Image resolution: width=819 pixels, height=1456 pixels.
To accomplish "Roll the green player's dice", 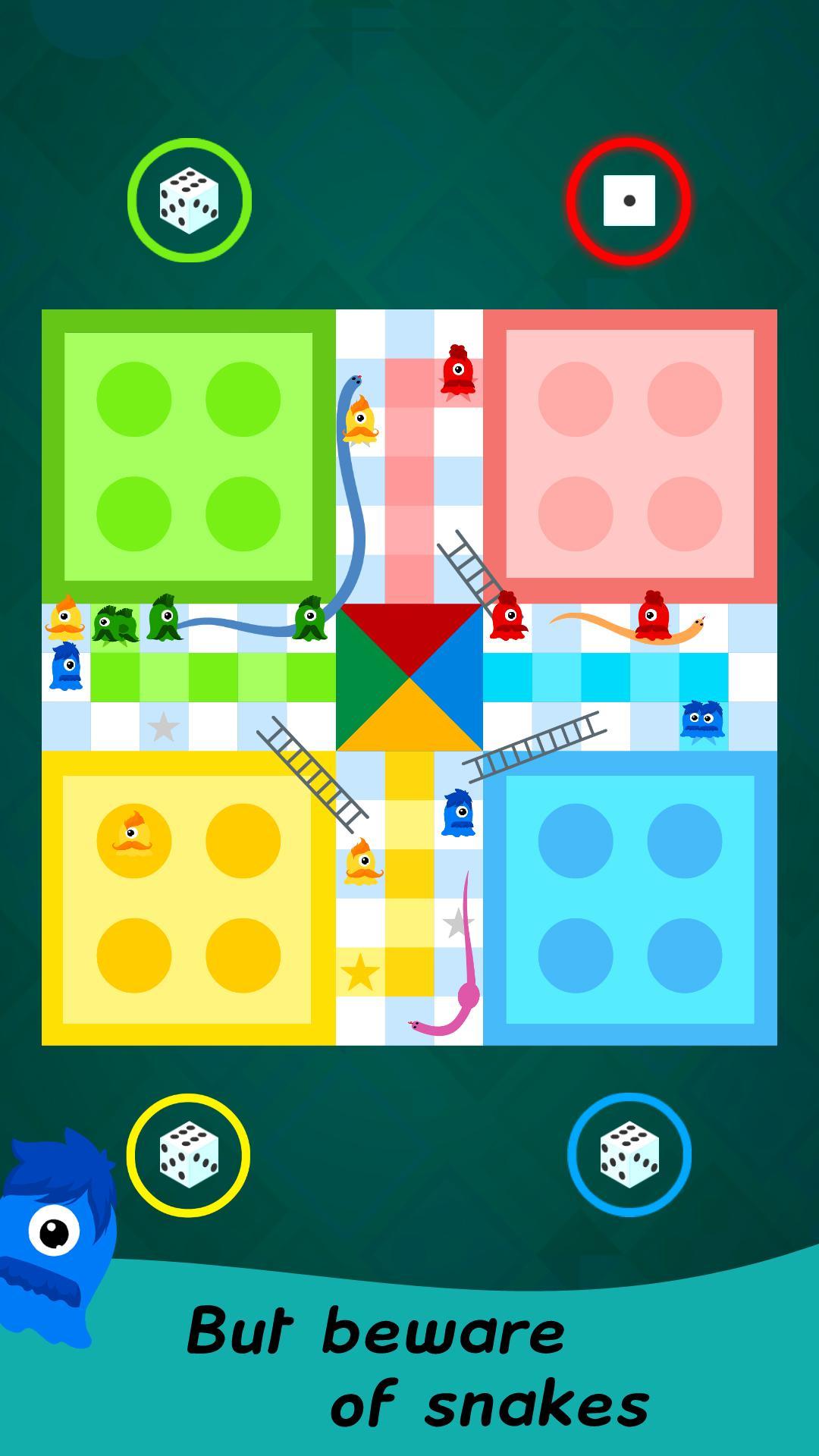I will coord(189,200).
